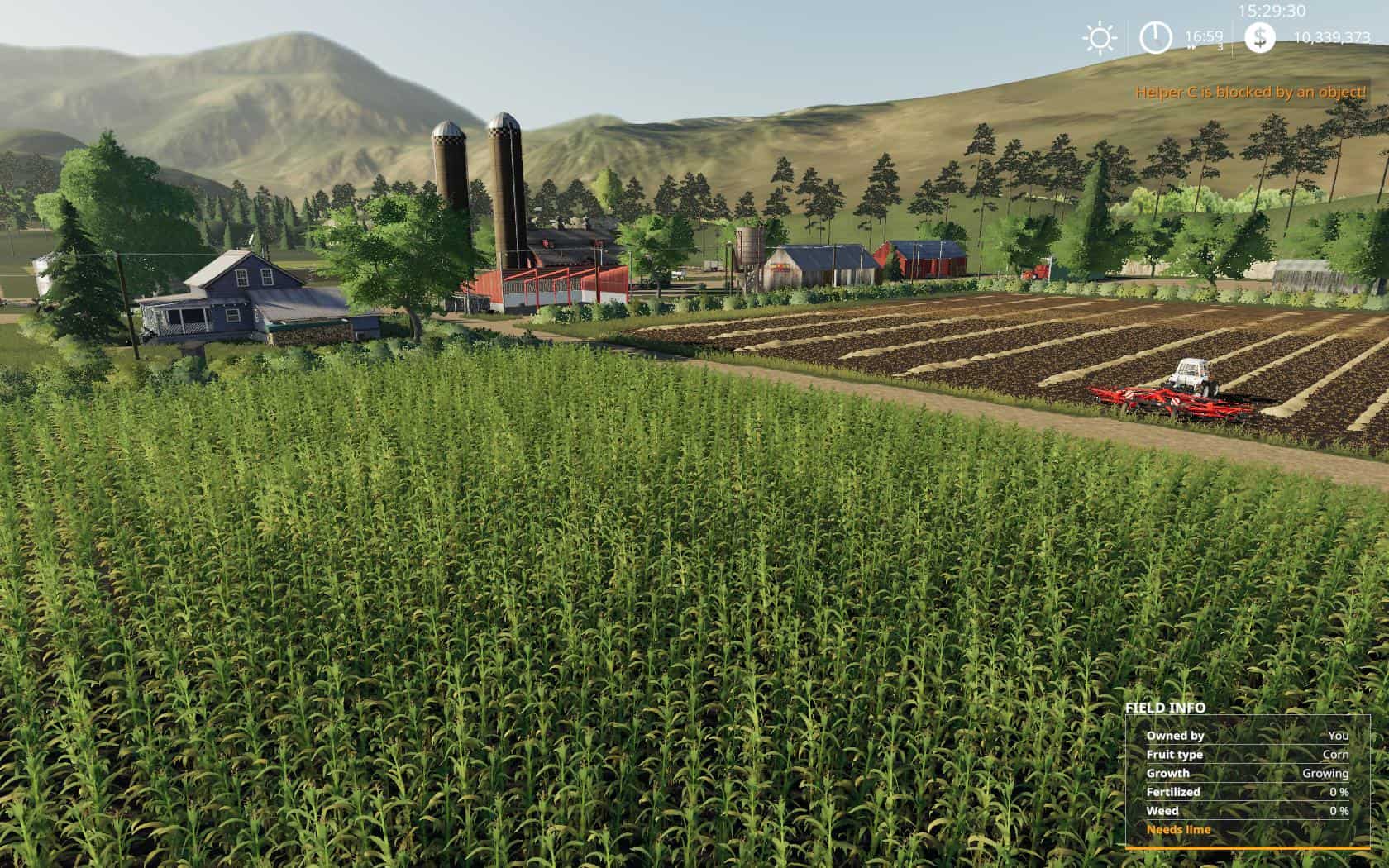Open the dollar money icon
The image size is (1389, 868).
click(1259, 38)
